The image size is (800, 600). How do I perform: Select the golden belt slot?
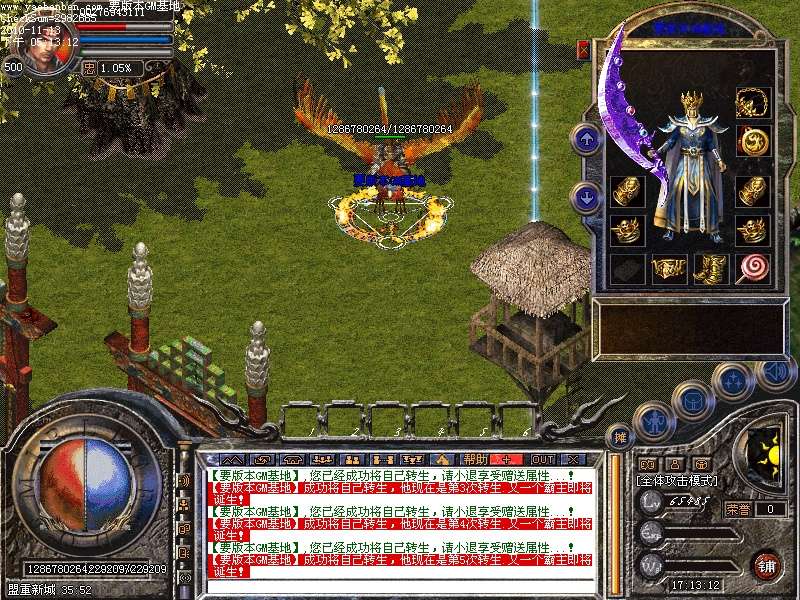pyautogui.click(x=668, y=267)
